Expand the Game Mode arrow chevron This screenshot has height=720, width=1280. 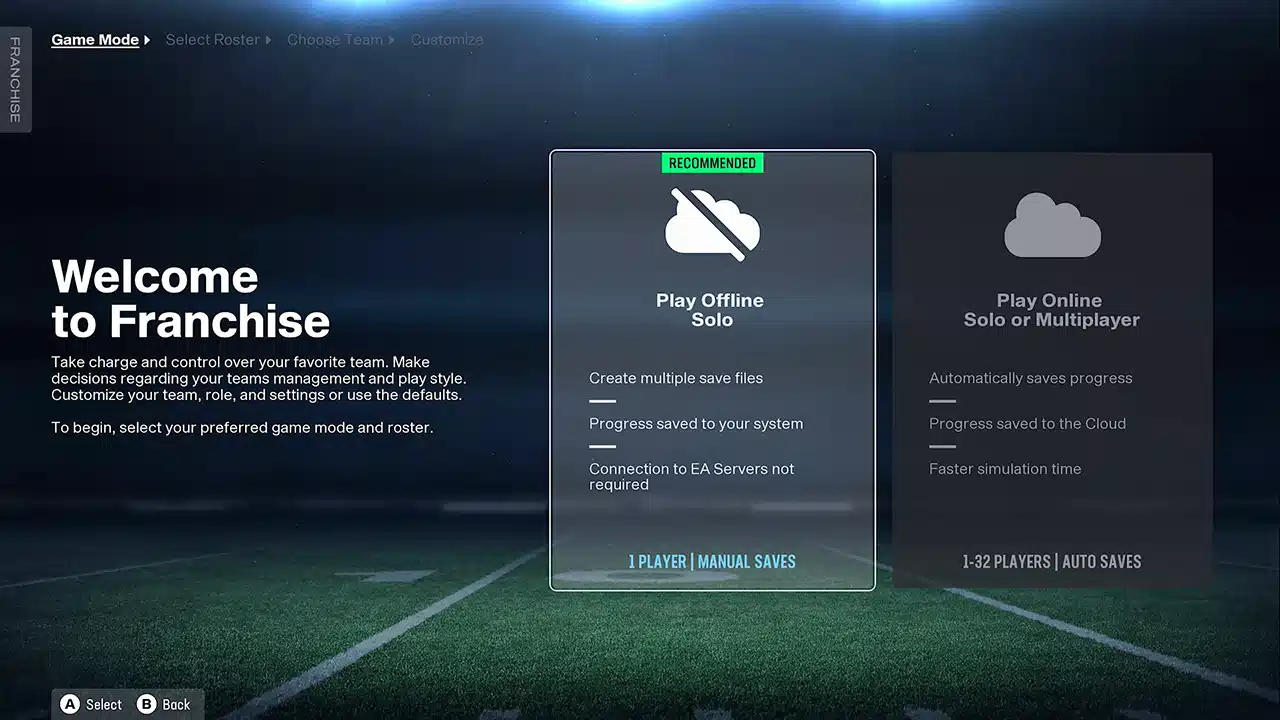[146, 40]
